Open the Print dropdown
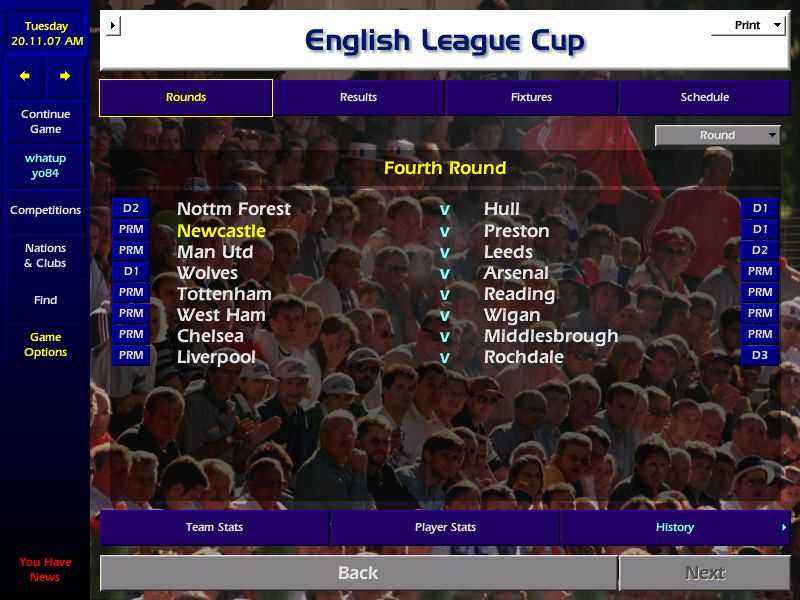800x600 pixels. tap(748, 25)
